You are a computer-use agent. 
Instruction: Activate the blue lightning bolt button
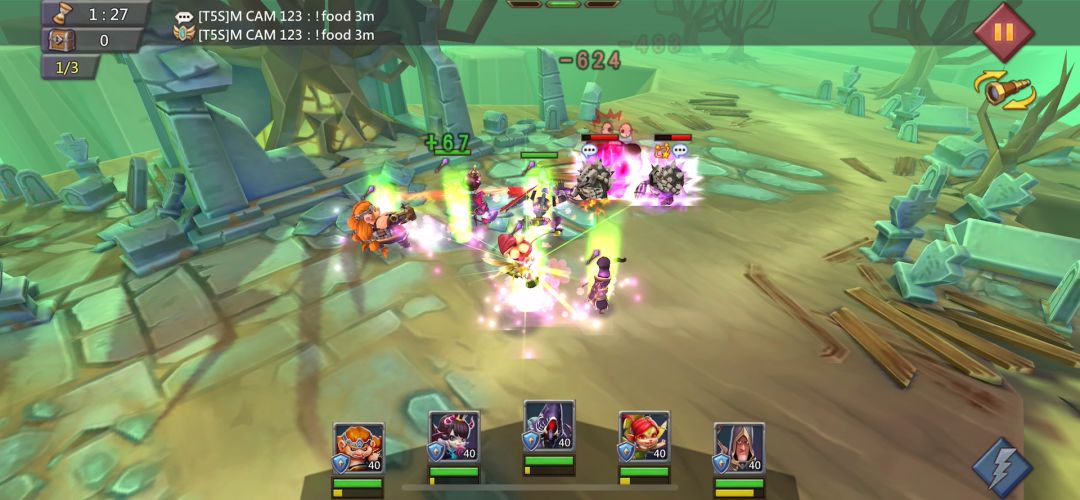pyautogui.click(x=1002, y=466)
